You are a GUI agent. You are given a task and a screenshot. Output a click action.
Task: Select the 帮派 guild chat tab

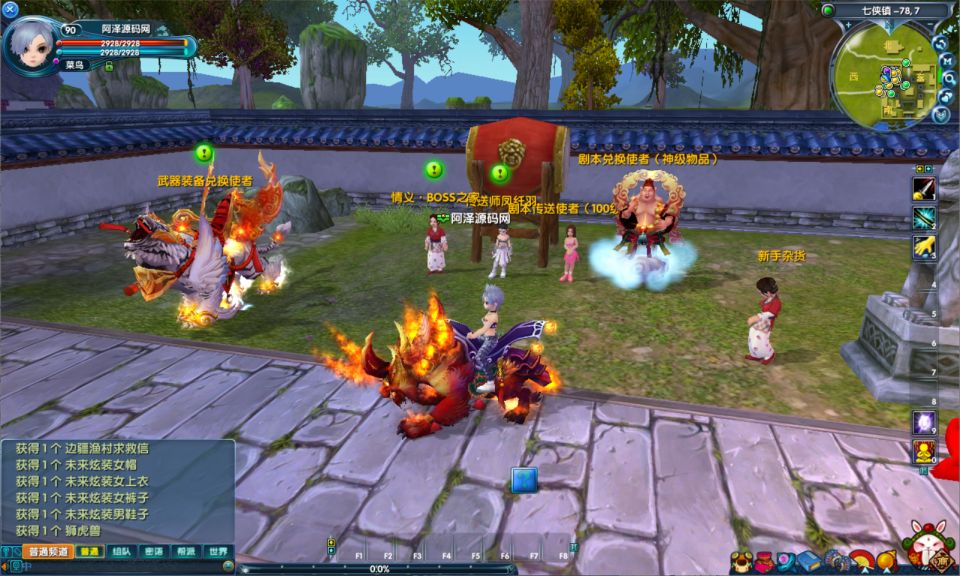185,551
